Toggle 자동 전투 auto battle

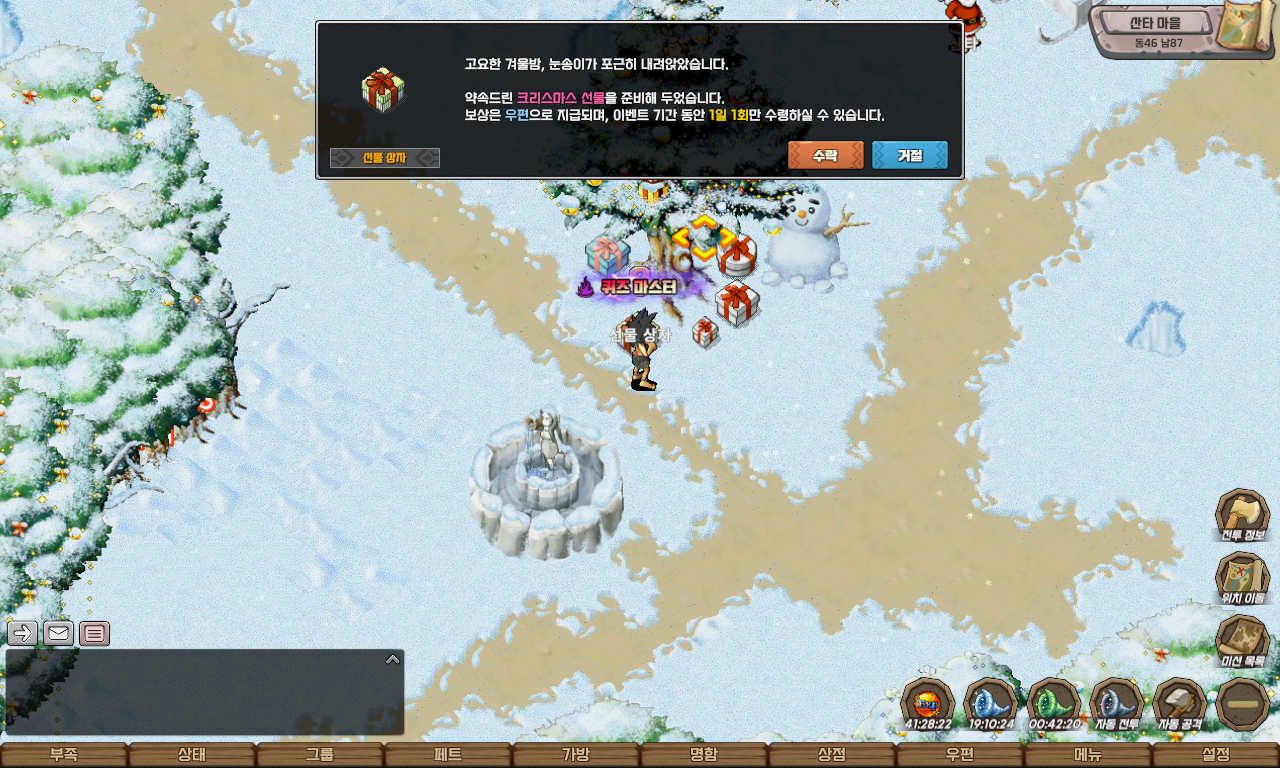1116,704
